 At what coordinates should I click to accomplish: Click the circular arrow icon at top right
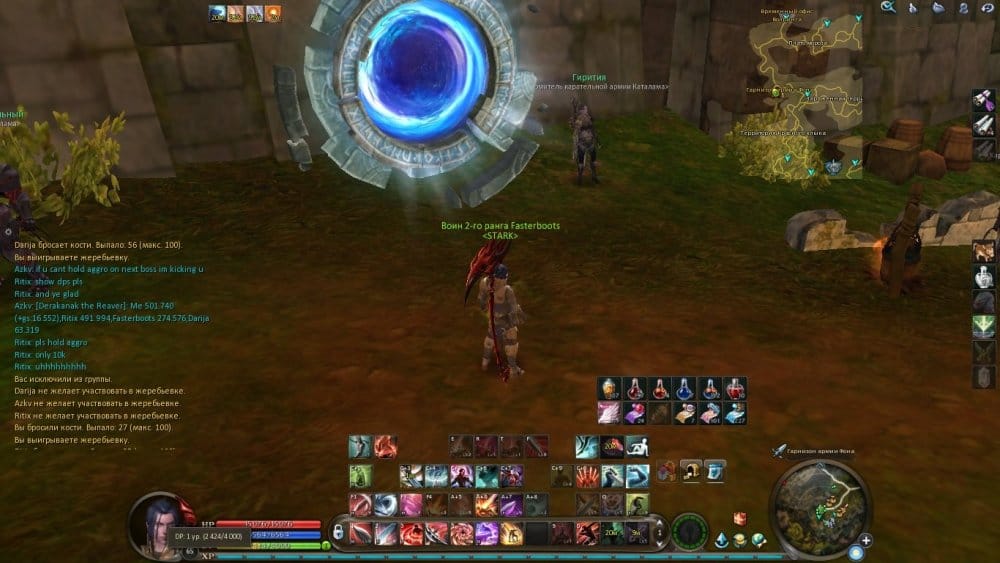click(x=990, y=8)
